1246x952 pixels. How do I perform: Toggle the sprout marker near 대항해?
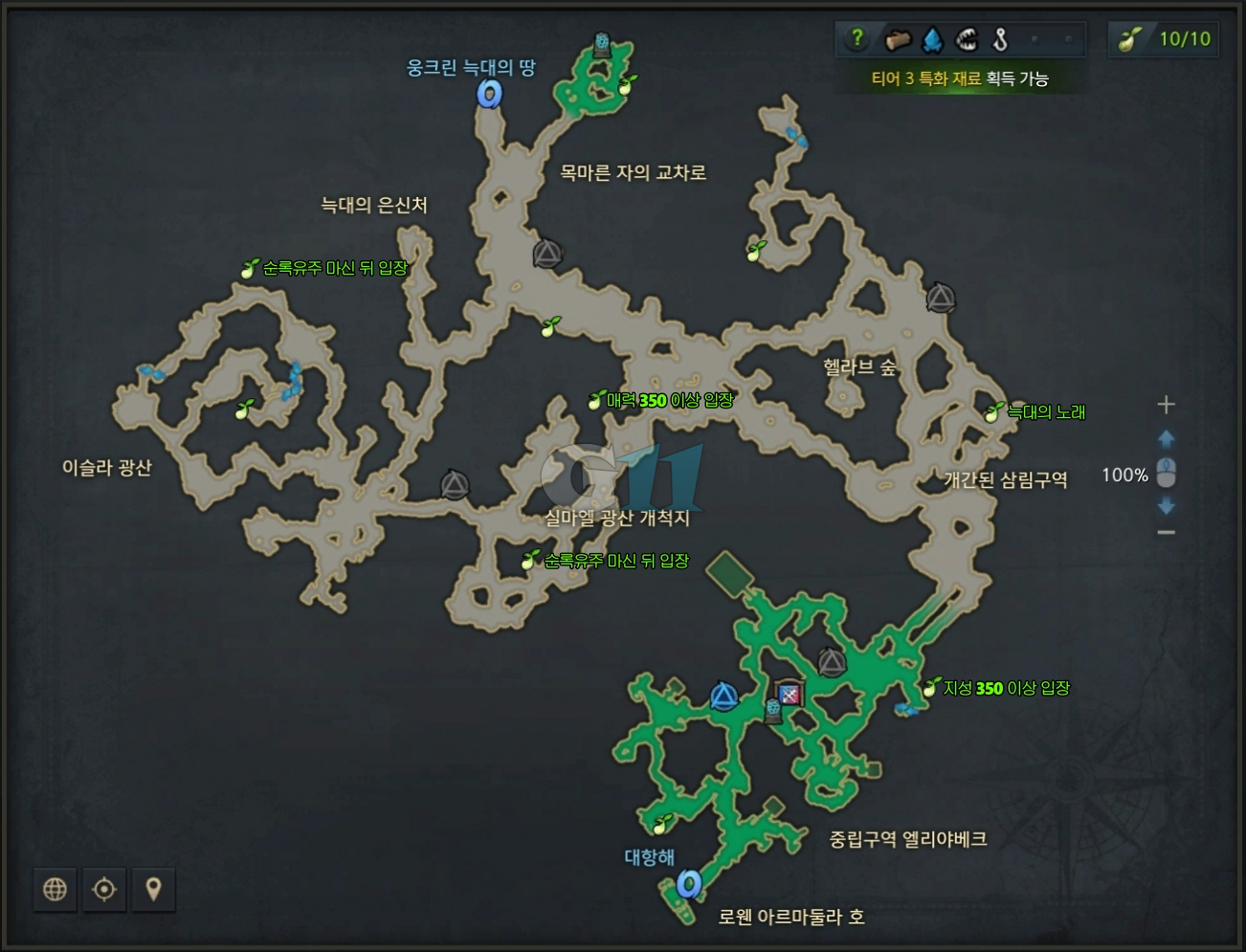pyautogui.click(x=662, y=823)
